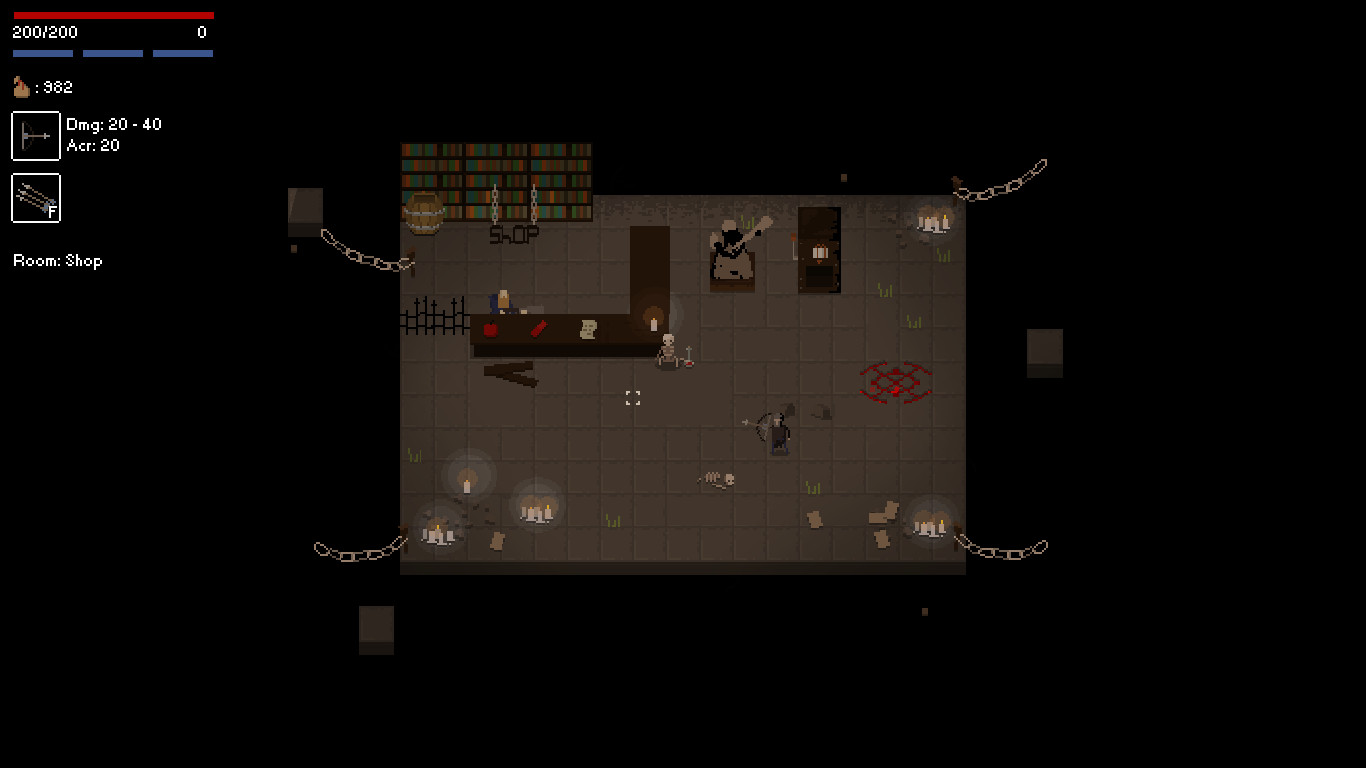Toggle the hanging SHOP sign

coord(514,232)
